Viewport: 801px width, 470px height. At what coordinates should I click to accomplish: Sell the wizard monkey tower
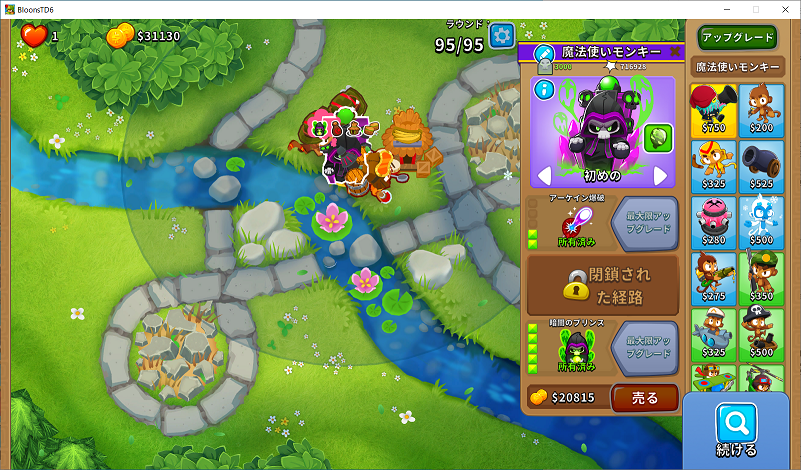644,398
